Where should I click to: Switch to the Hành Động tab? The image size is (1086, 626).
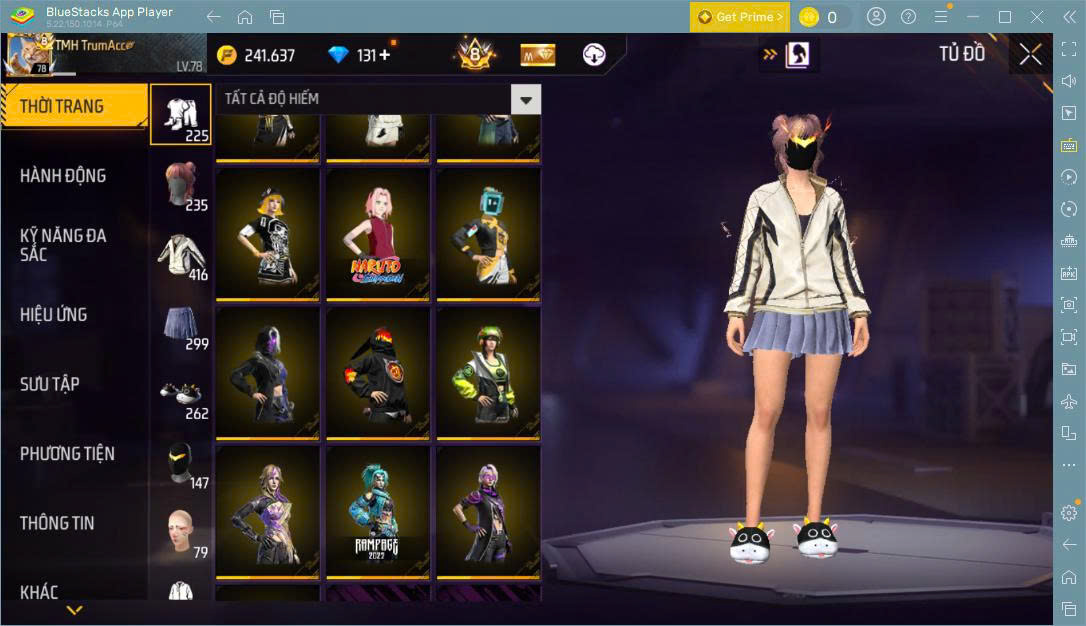click(64, 176)
